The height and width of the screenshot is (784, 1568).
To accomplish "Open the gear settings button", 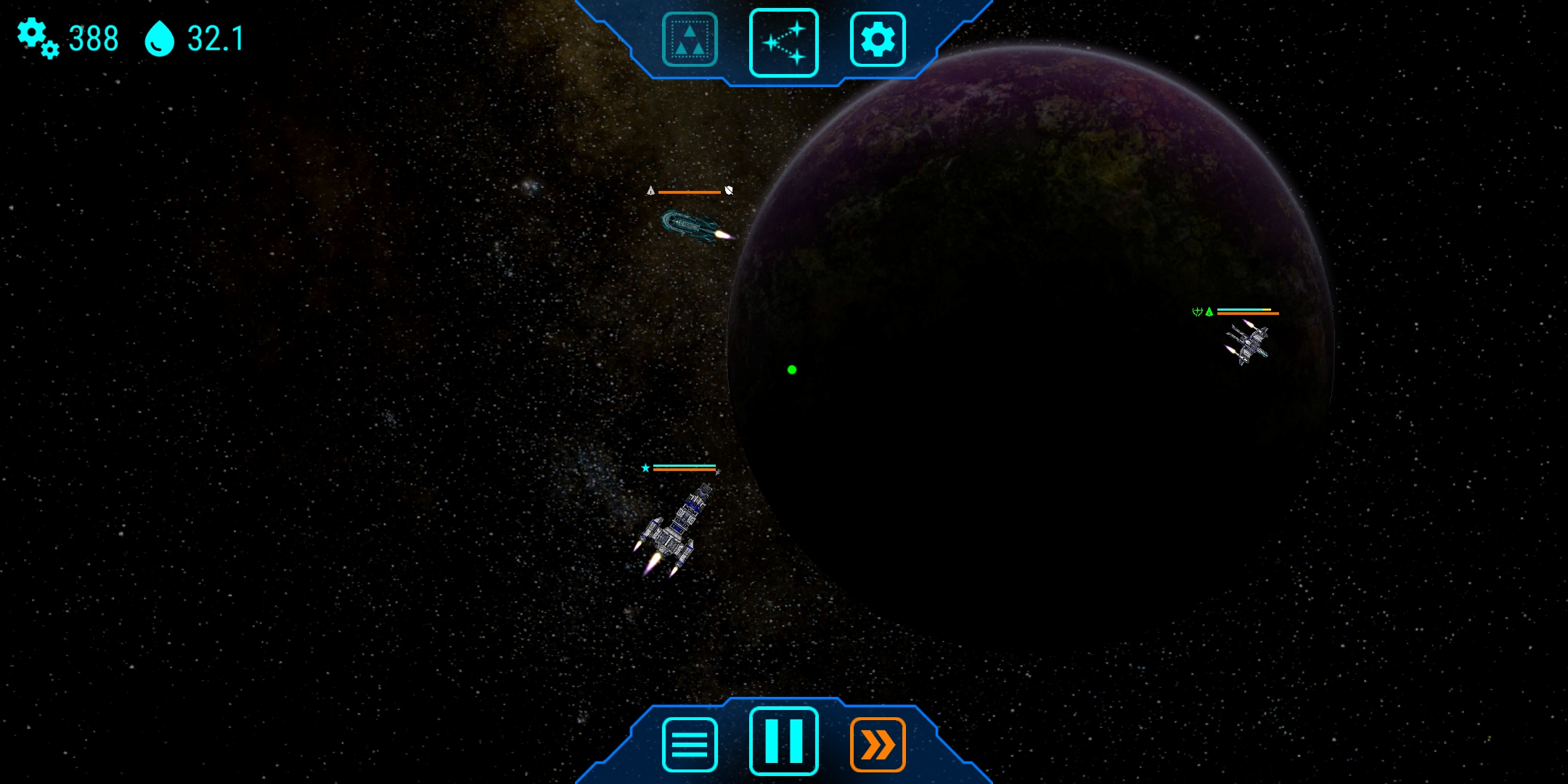I will pyautogui.click(x=878, y=40).
